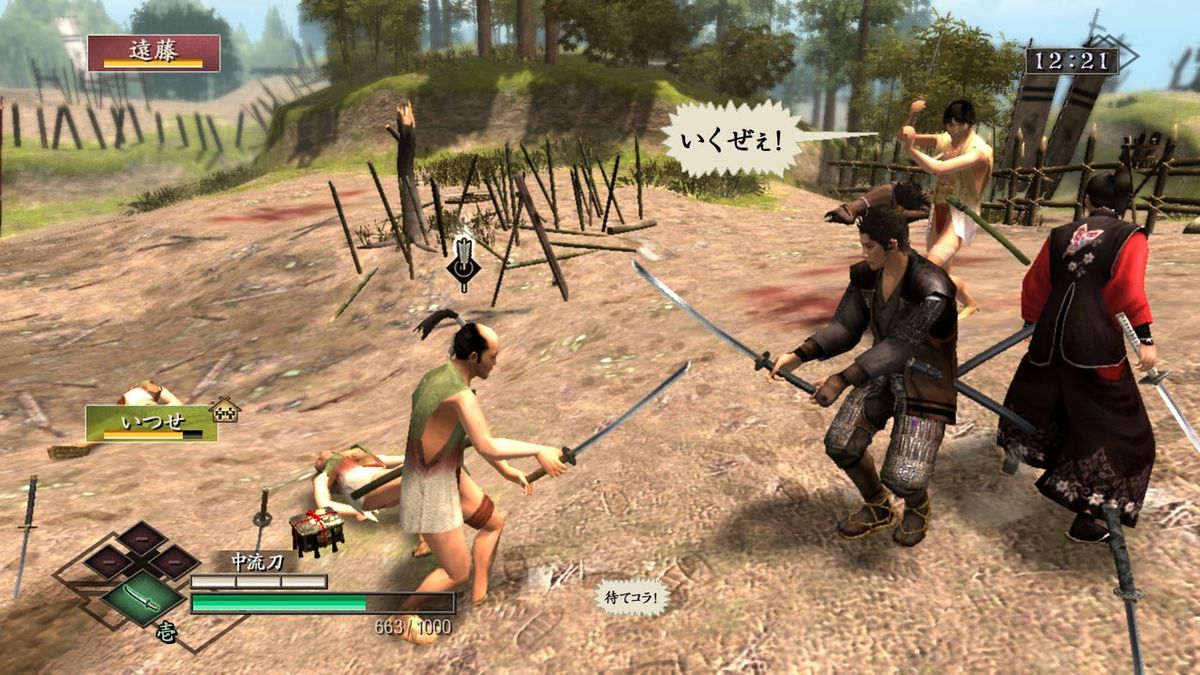
Task: Click the 遠藤 target name plate
Action: [153, 53]
